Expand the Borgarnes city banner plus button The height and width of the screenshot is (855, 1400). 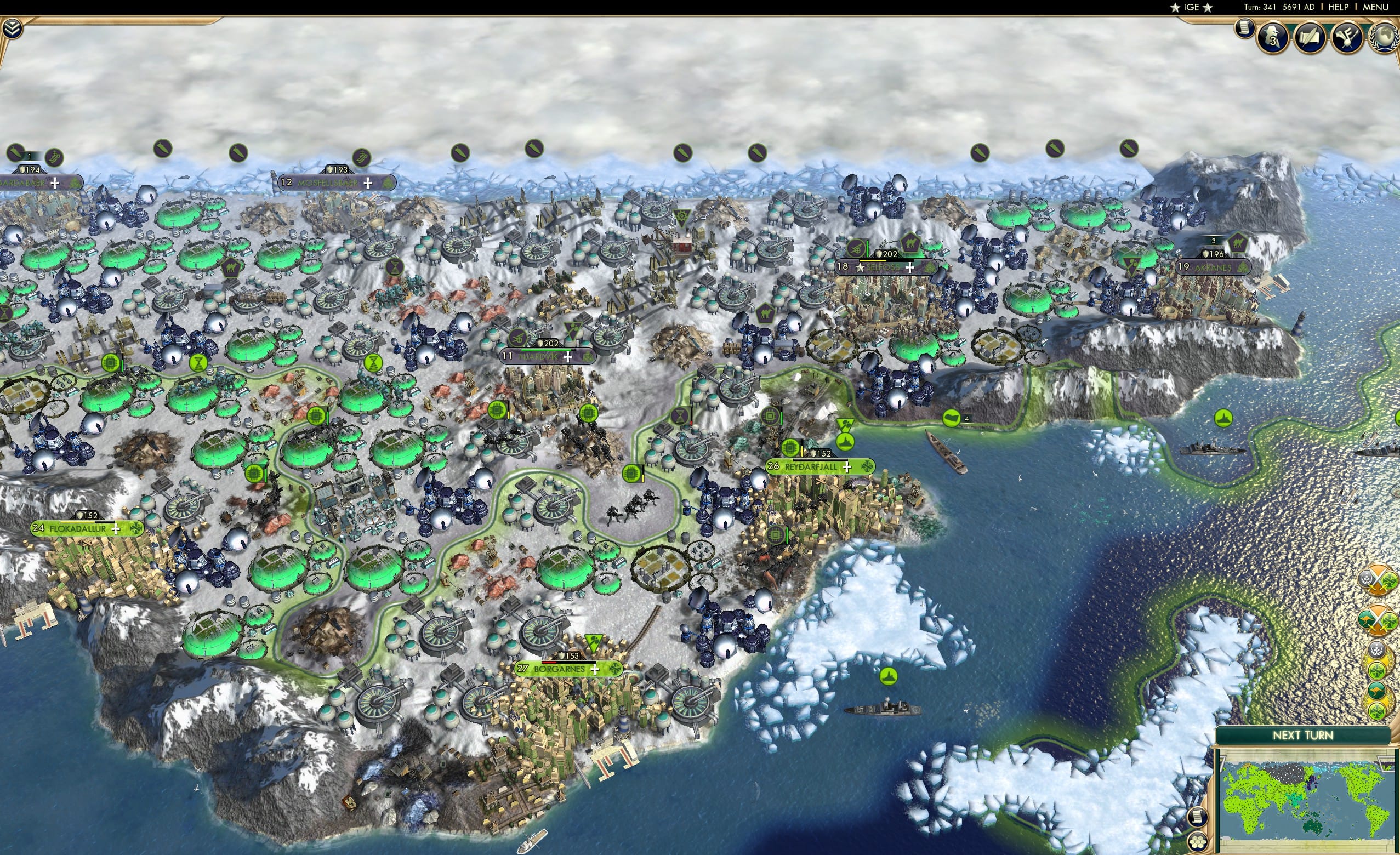coord(595,670)
